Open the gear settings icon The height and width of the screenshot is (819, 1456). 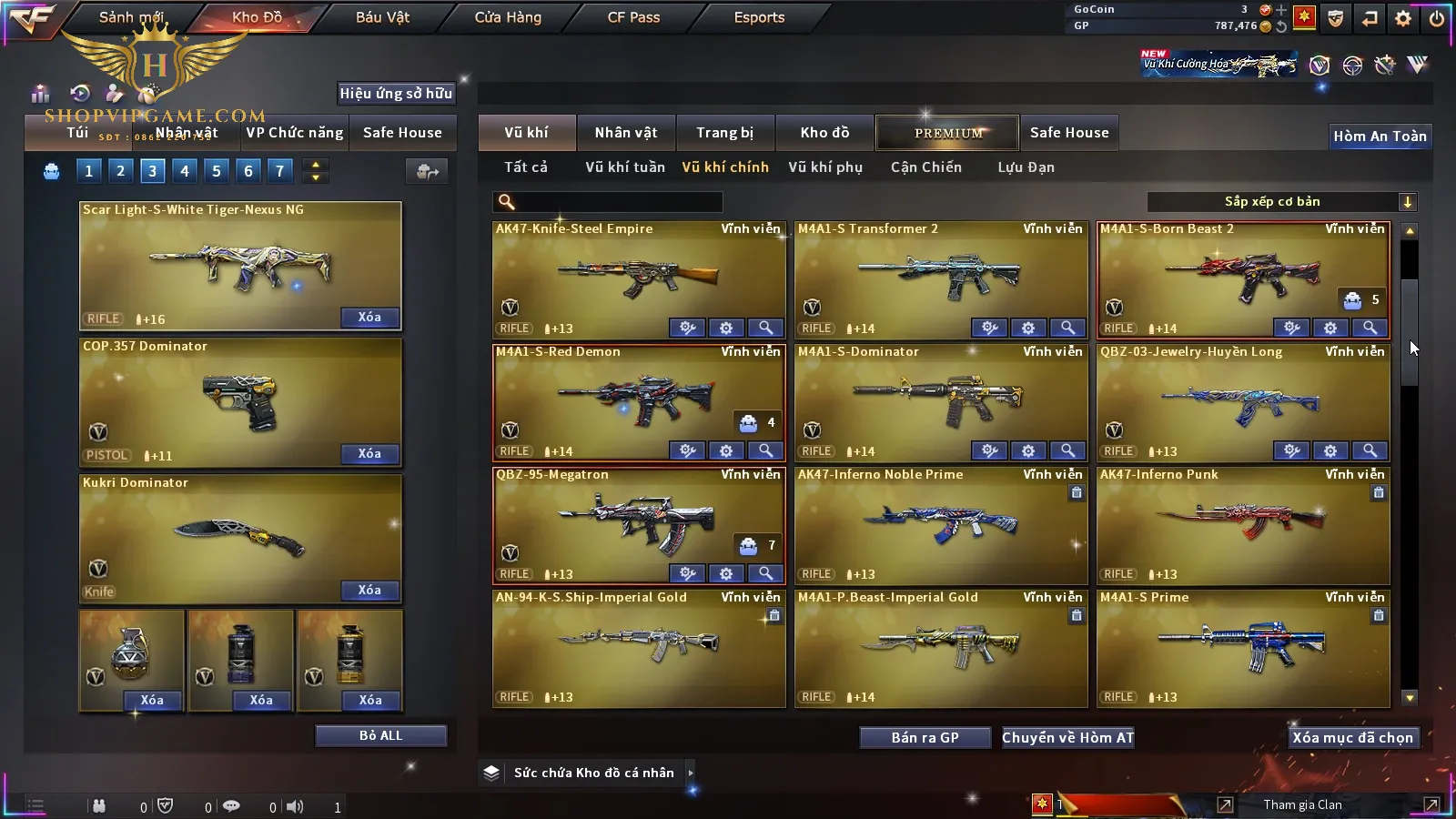(x=1403, y=18)
